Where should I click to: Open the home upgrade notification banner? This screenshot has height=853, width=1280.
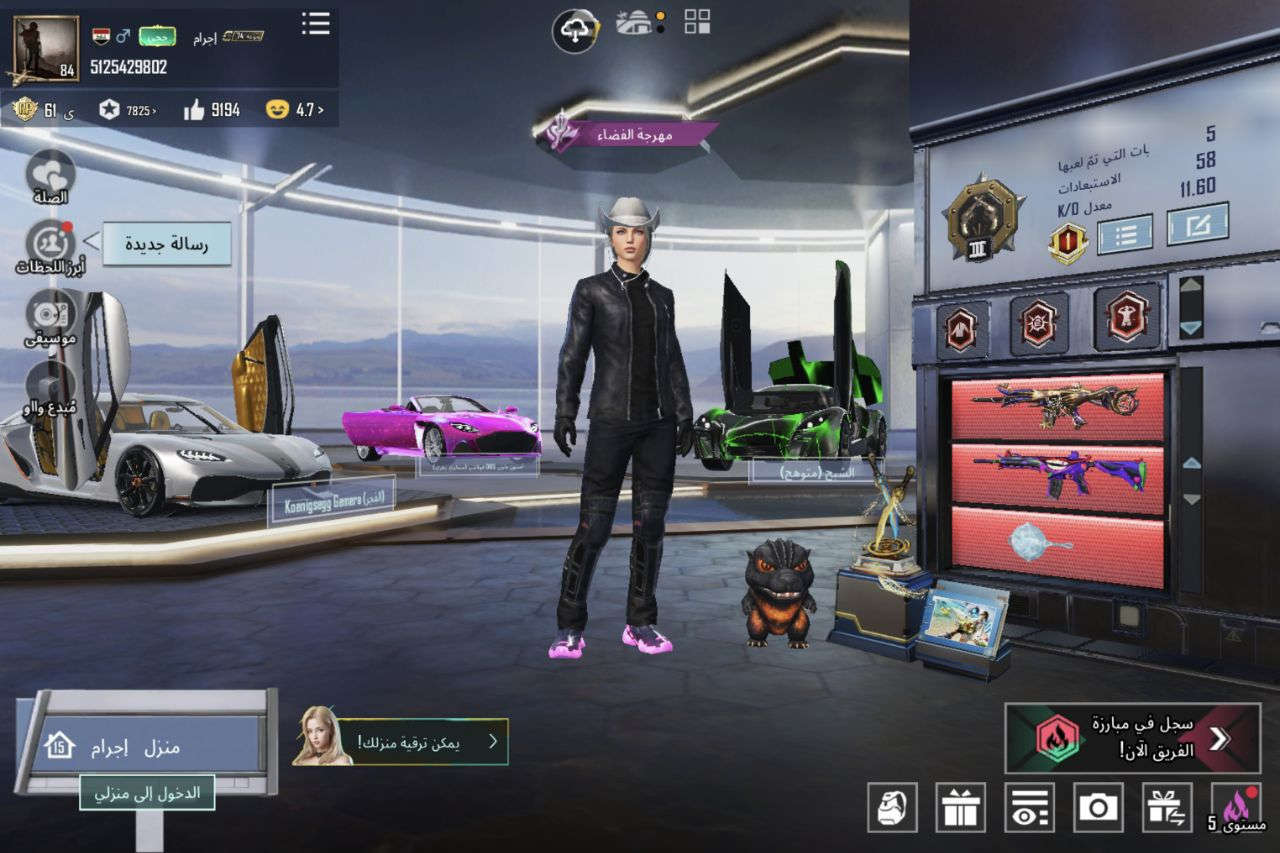click(400, 742)
